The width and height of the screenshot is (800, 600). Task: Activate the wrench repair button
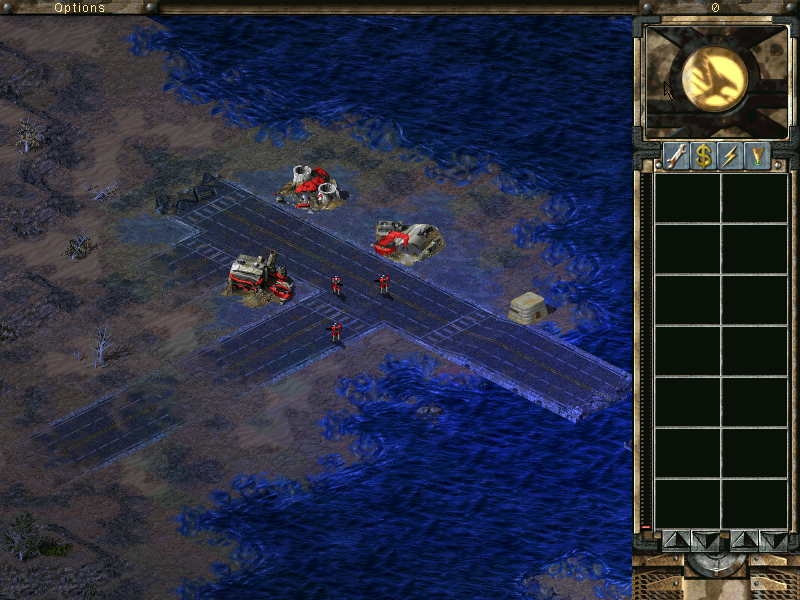tap(675, 156)
